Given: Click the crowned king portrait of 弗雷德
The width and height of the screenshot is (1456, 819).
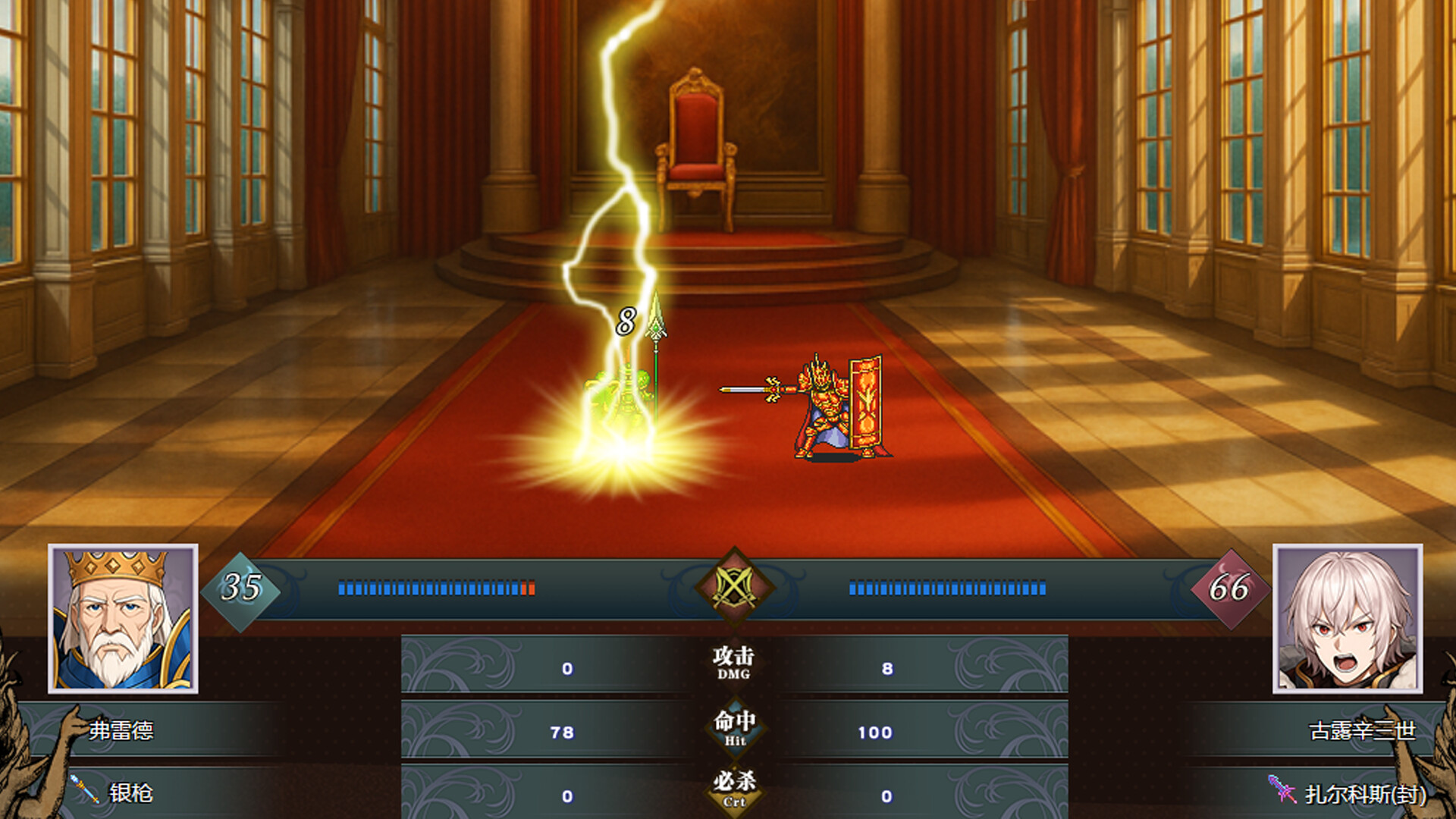Looking at the screenshot, I should coord(124,618).
